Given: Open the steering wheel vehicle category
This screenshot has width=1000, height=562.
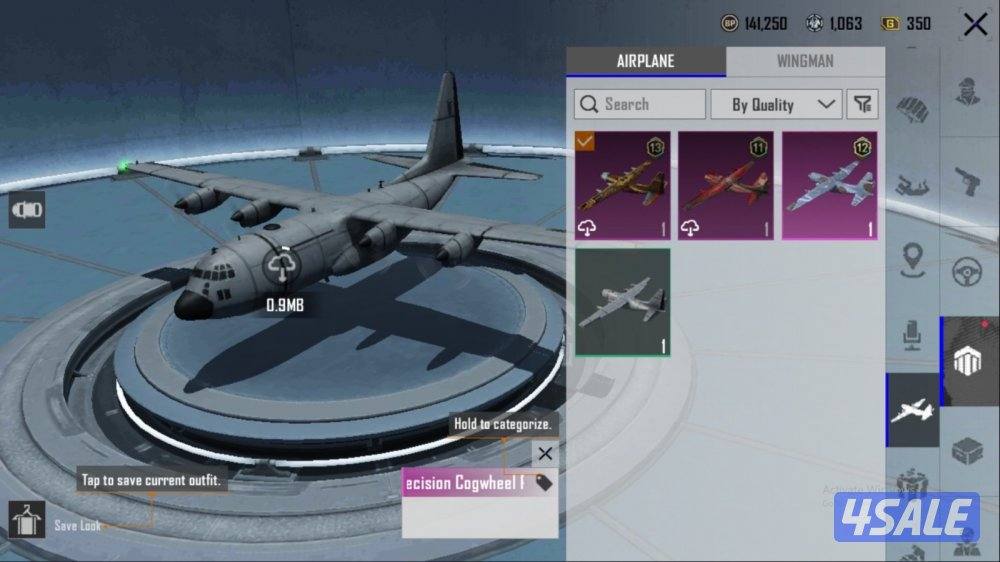Looking at the screenshot, I should [x=965, y=271].
